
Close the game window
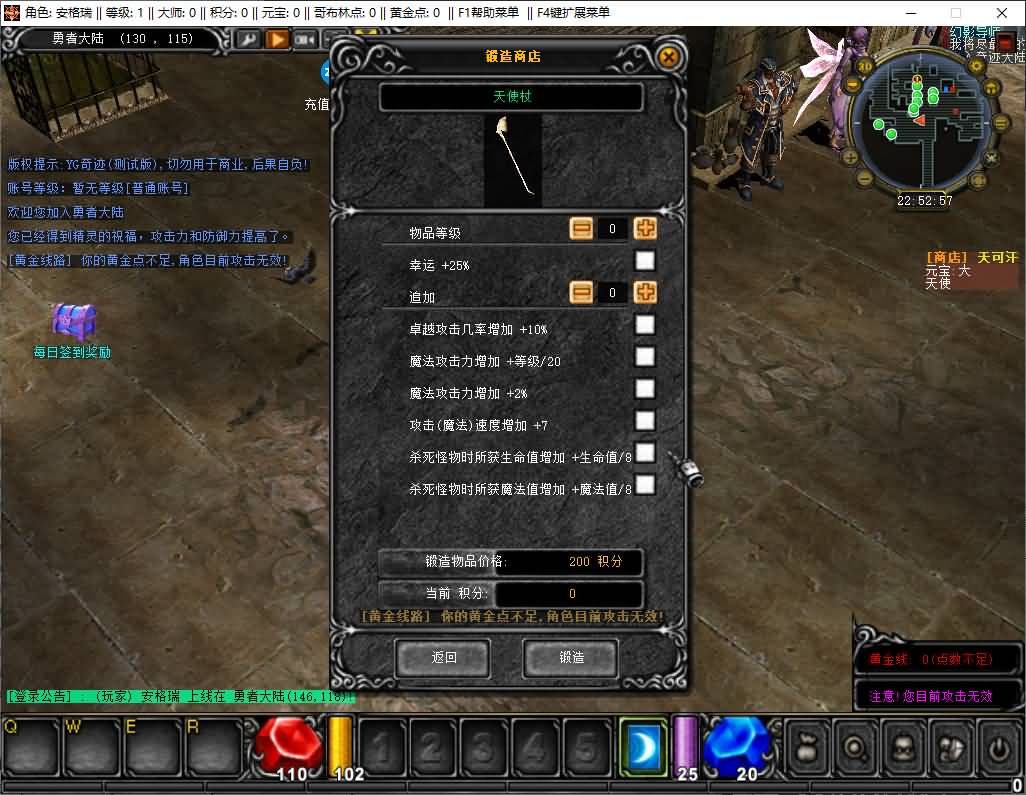1001,12
